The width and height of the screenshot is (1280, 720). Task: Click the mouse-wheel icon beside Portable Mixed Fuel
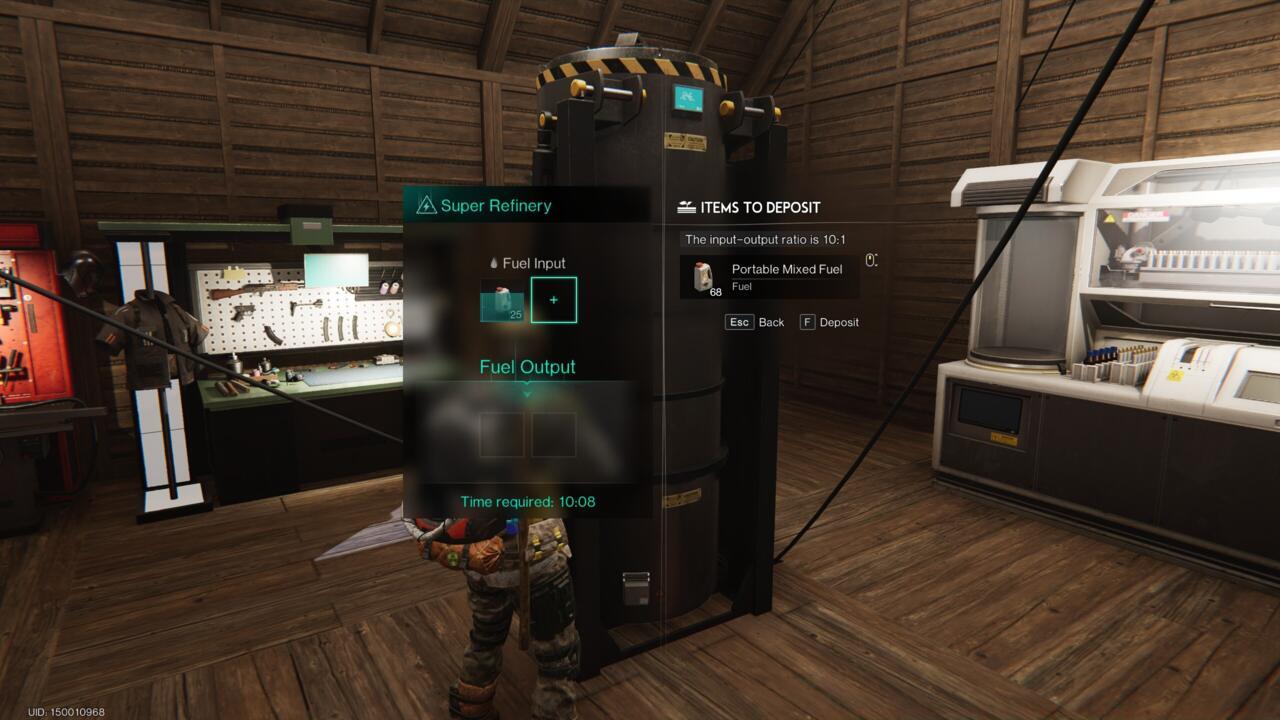(869, 258)
